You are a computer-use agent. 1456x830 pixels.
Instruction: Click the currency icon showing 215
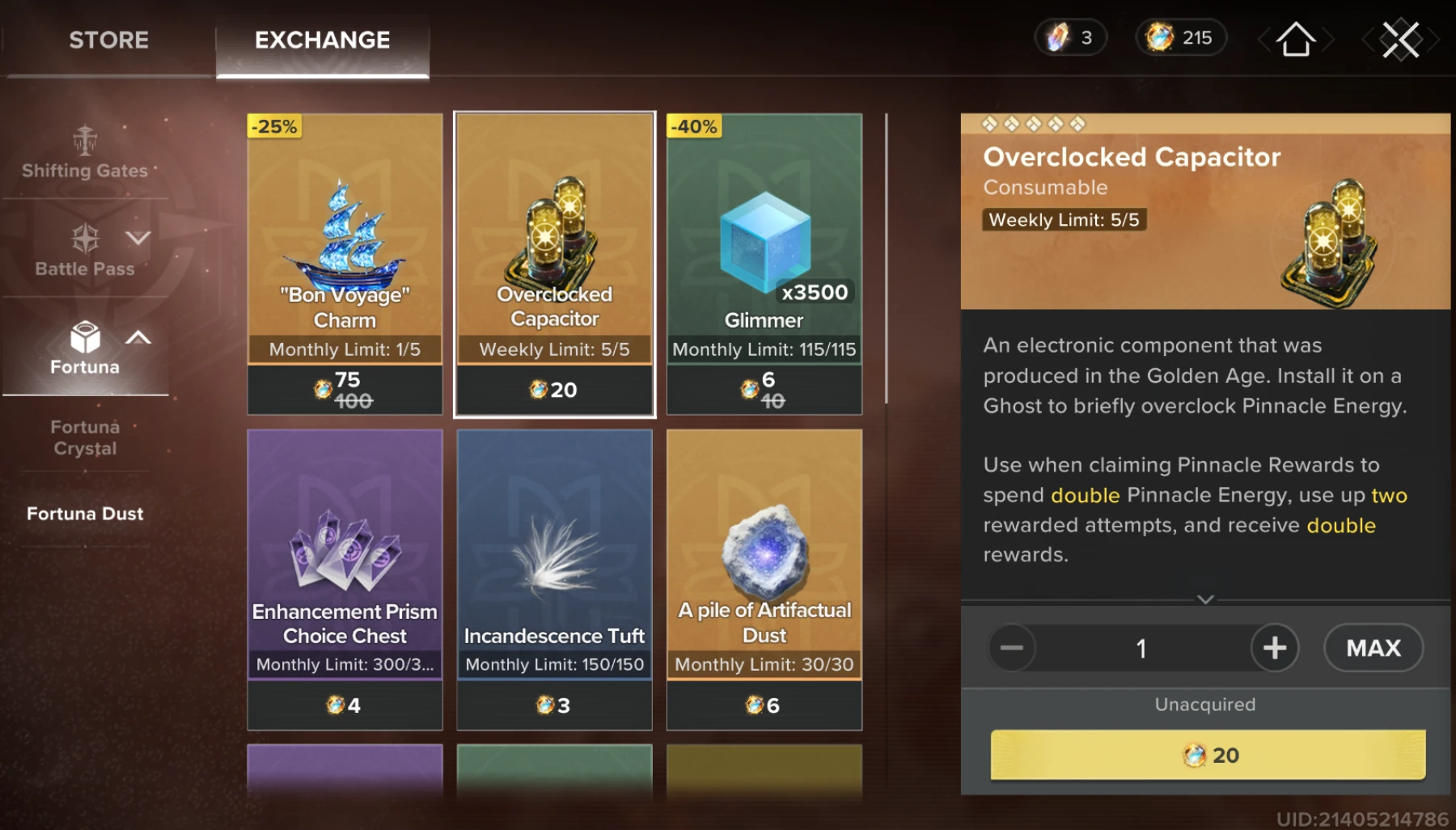1159,37
